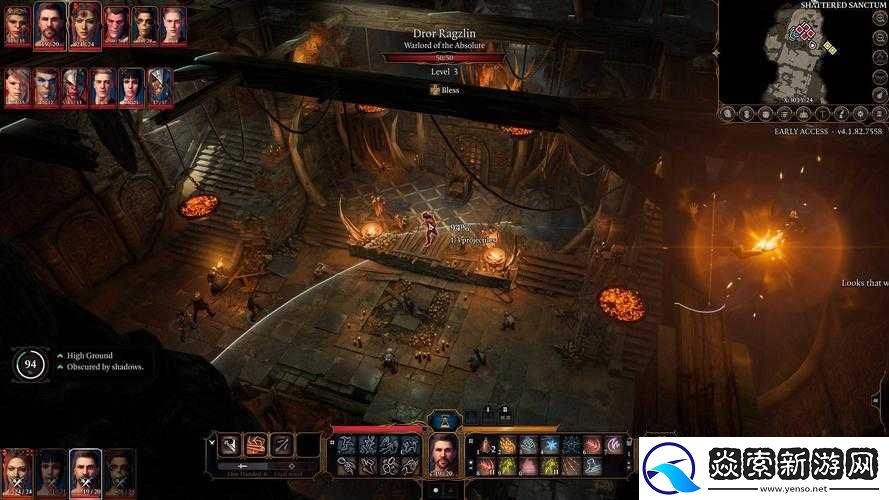Select the bearded character portrait in hotbar center
Image resolution: width=889 pixels, height=500 pixels.
[442, 453]
